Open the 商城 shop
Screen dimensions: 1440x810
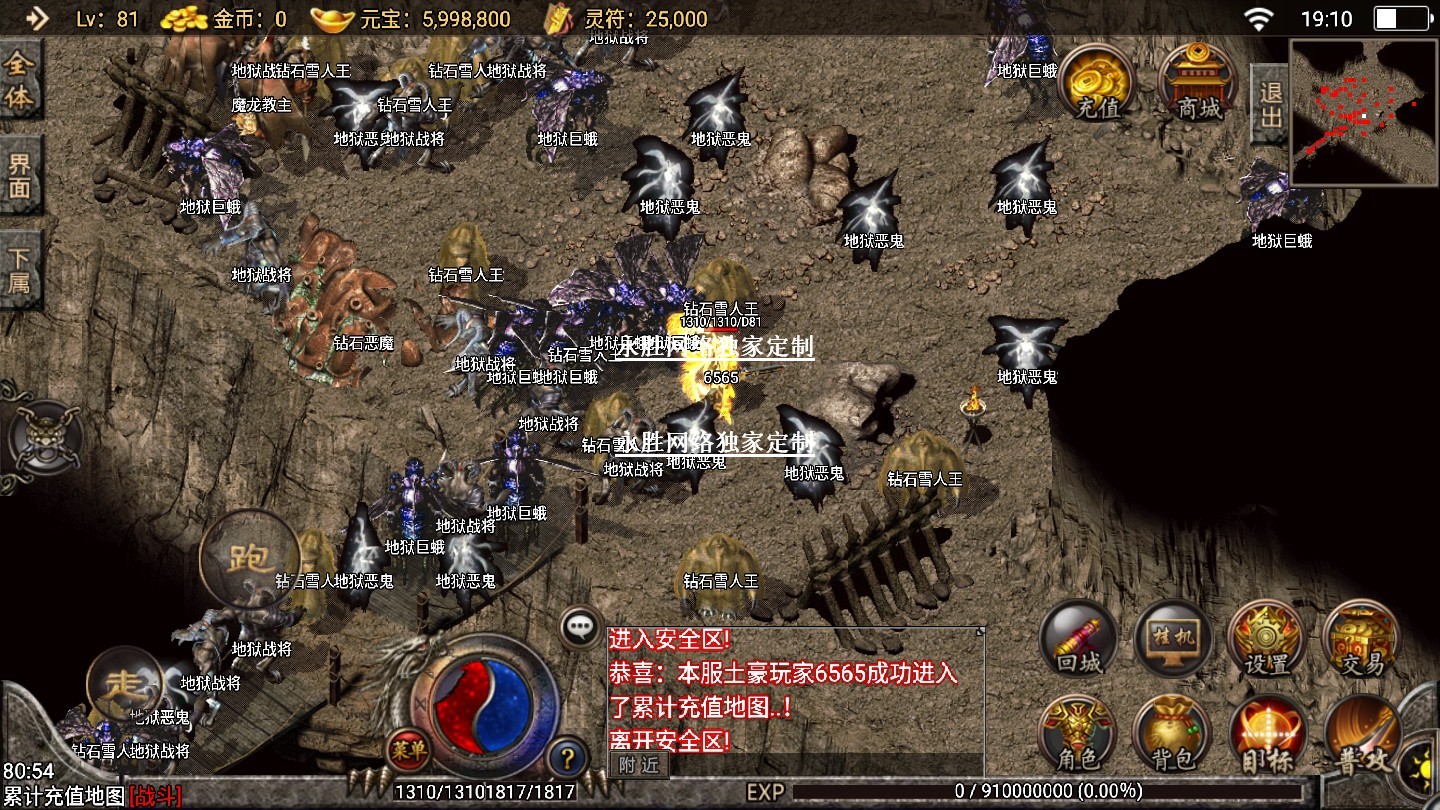[x=1198, y=83]
